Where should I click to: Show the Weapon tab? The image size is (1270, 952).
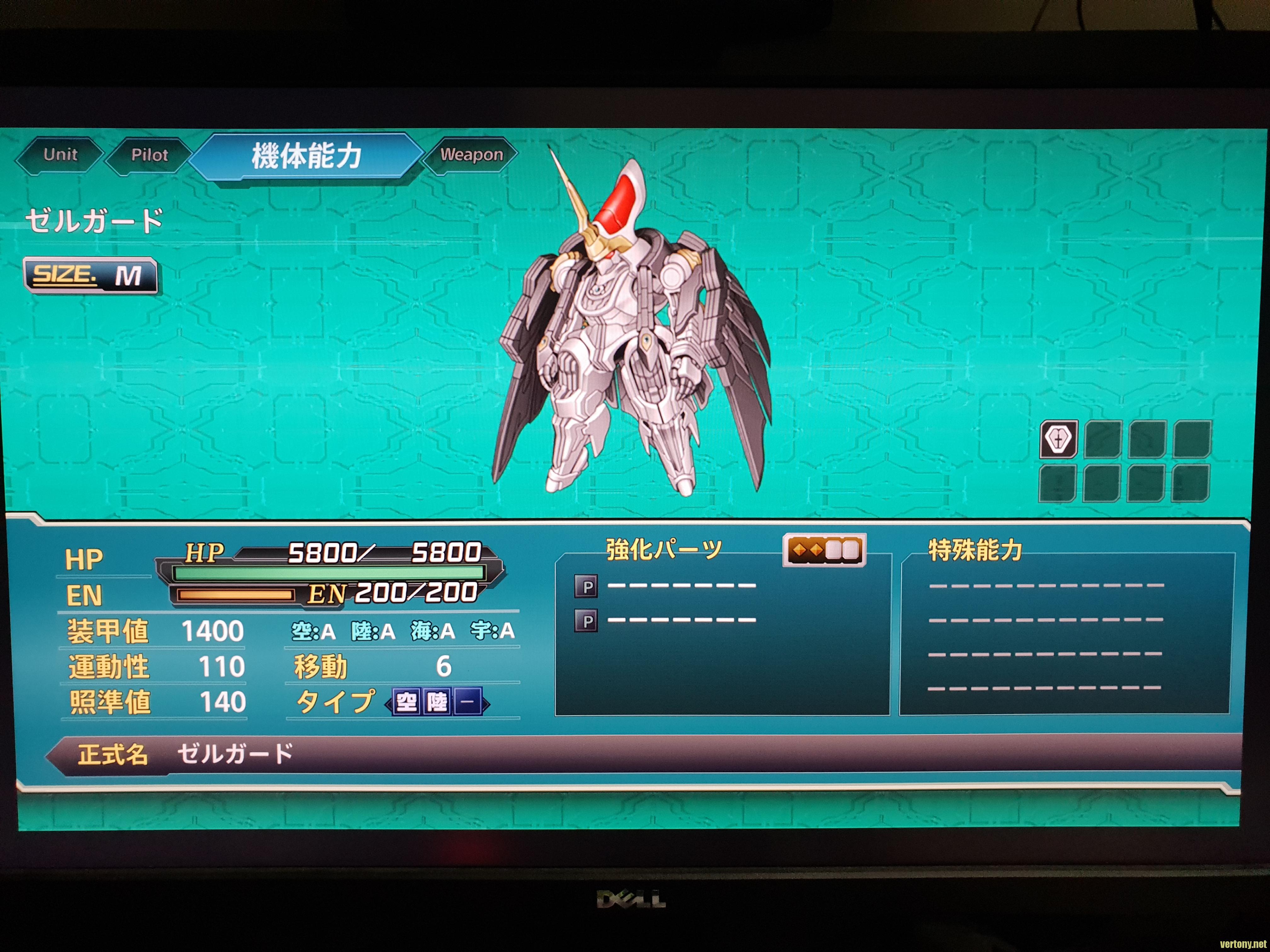(472, 155)
